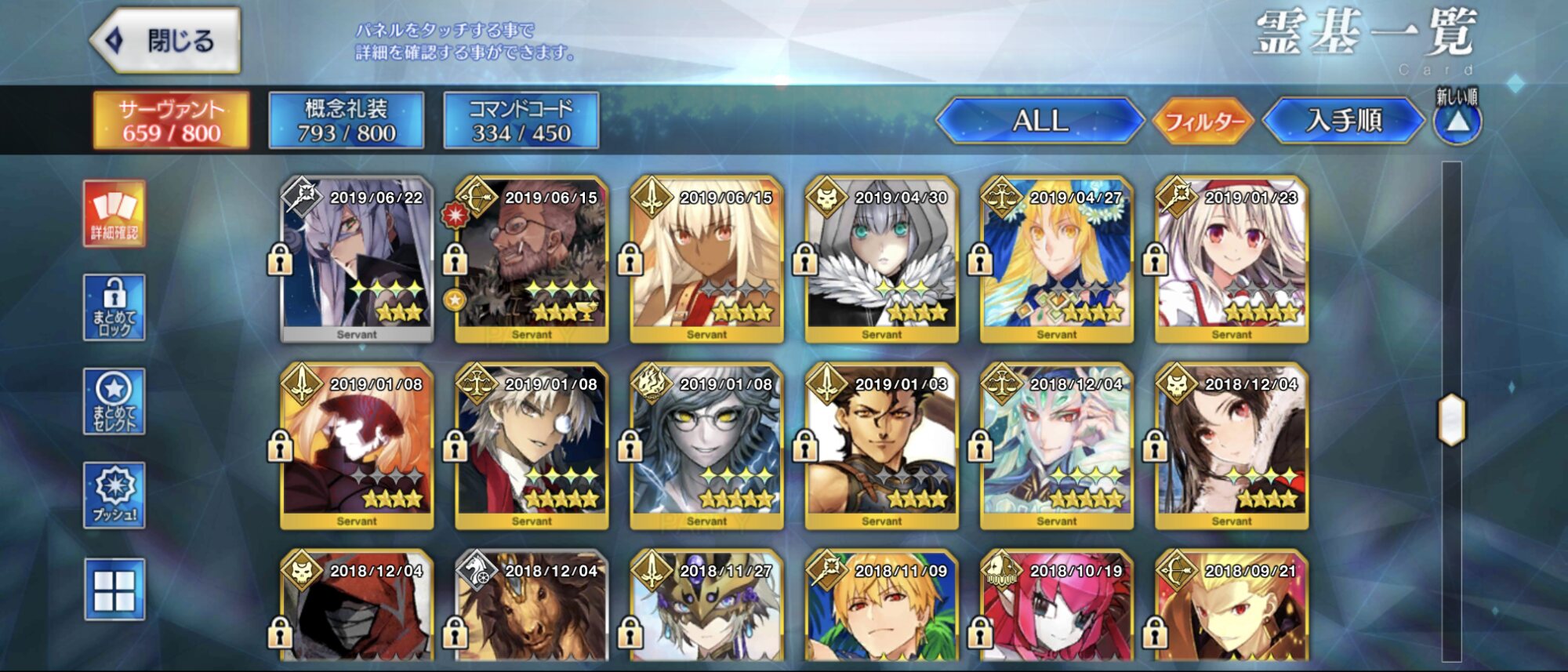Change the grid layout with the four-squares icon
The width and height of the screenshot is (1568, 672).
click(x=114, y=590)
